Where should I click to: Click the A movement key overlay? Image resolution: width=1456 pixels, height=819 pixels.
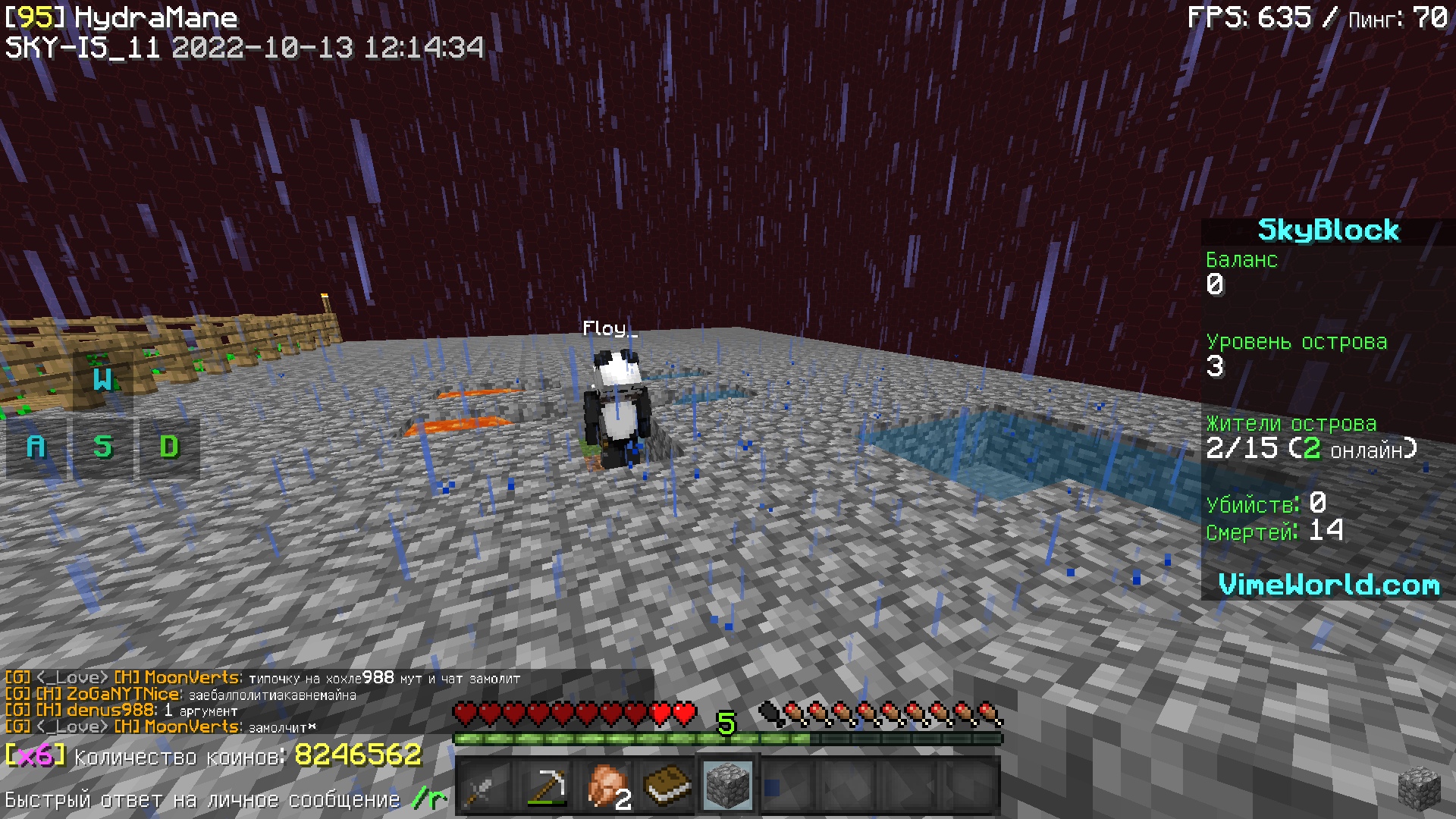(x=36, y=447)
